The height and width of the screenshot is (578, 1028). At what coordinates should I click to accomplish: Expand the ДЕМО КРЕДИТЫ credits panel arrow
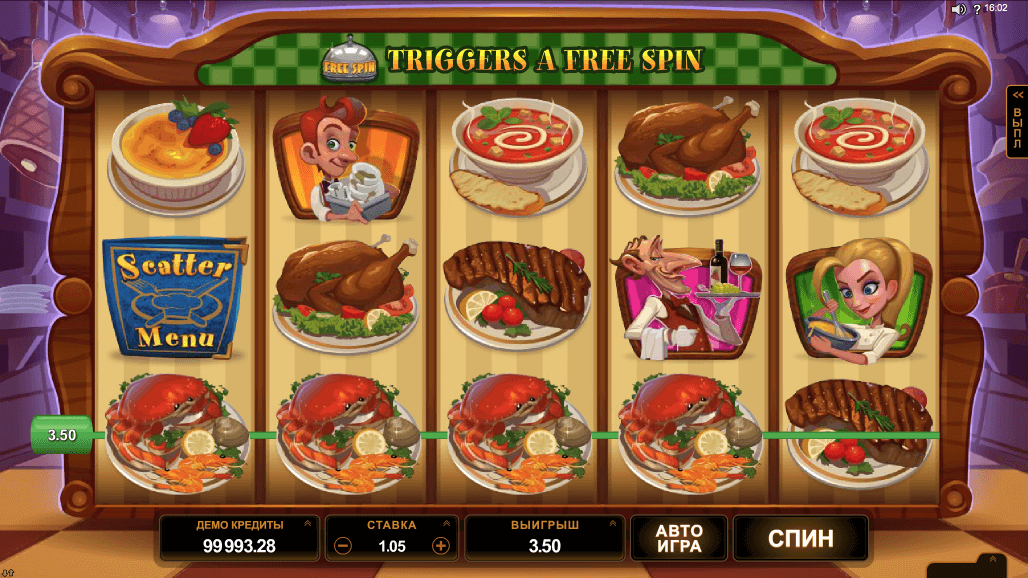coord(309,523)
